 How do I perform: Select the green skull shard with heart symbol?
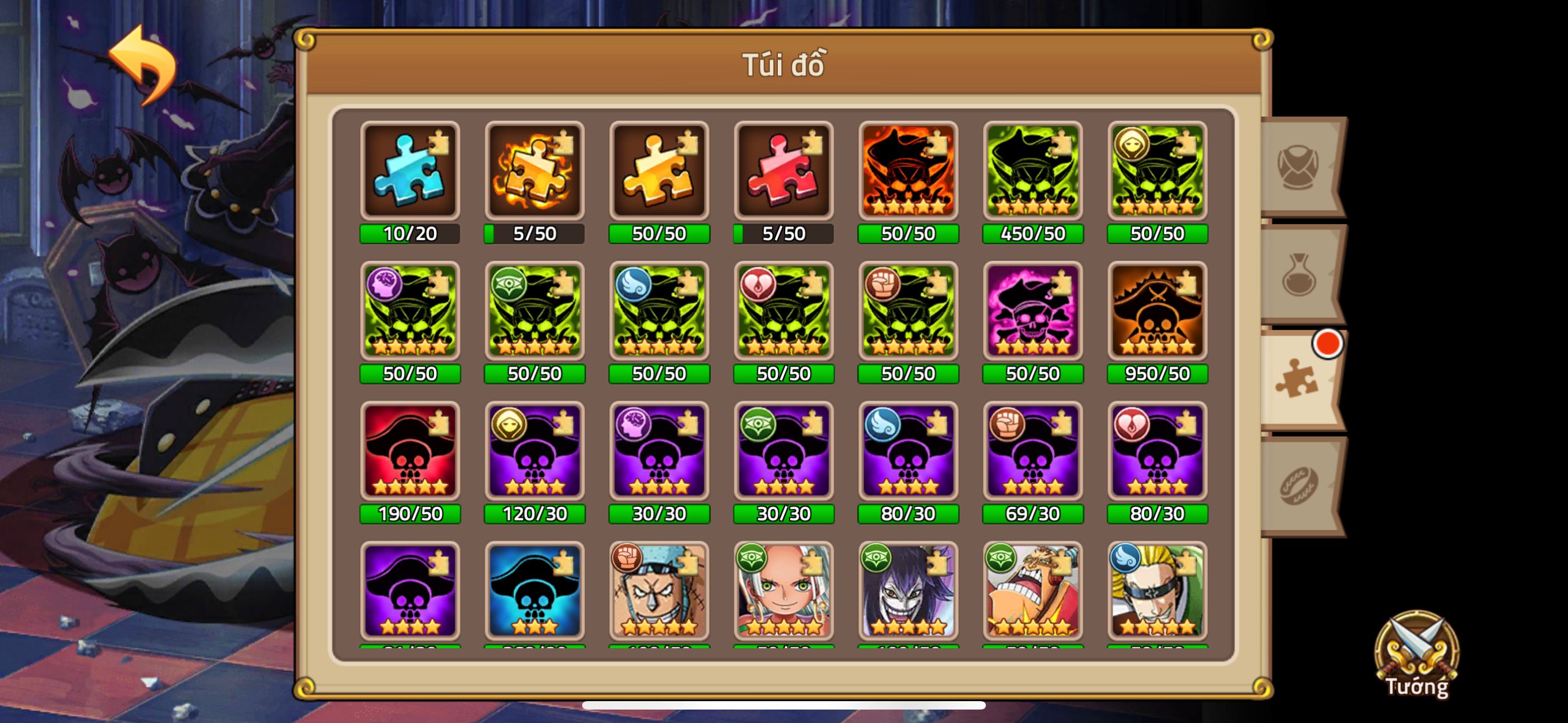click(783, 312)
